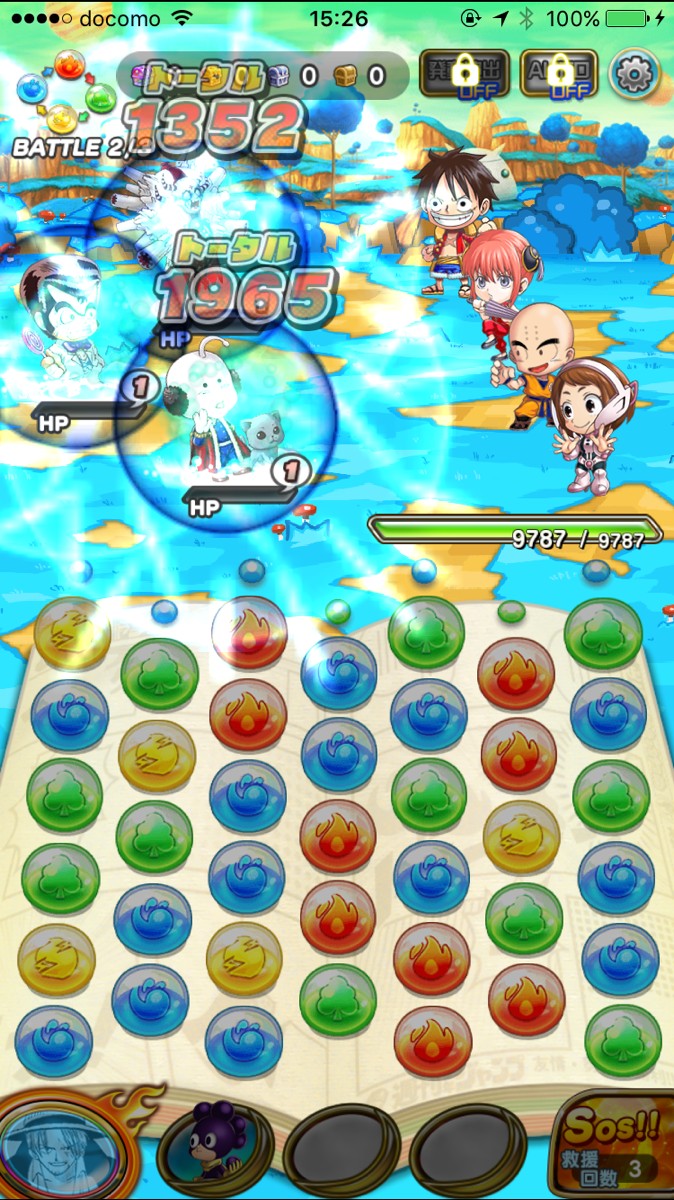Select the purple-haired support character icon
The image size is (674, 1200).
(215, 1148)
